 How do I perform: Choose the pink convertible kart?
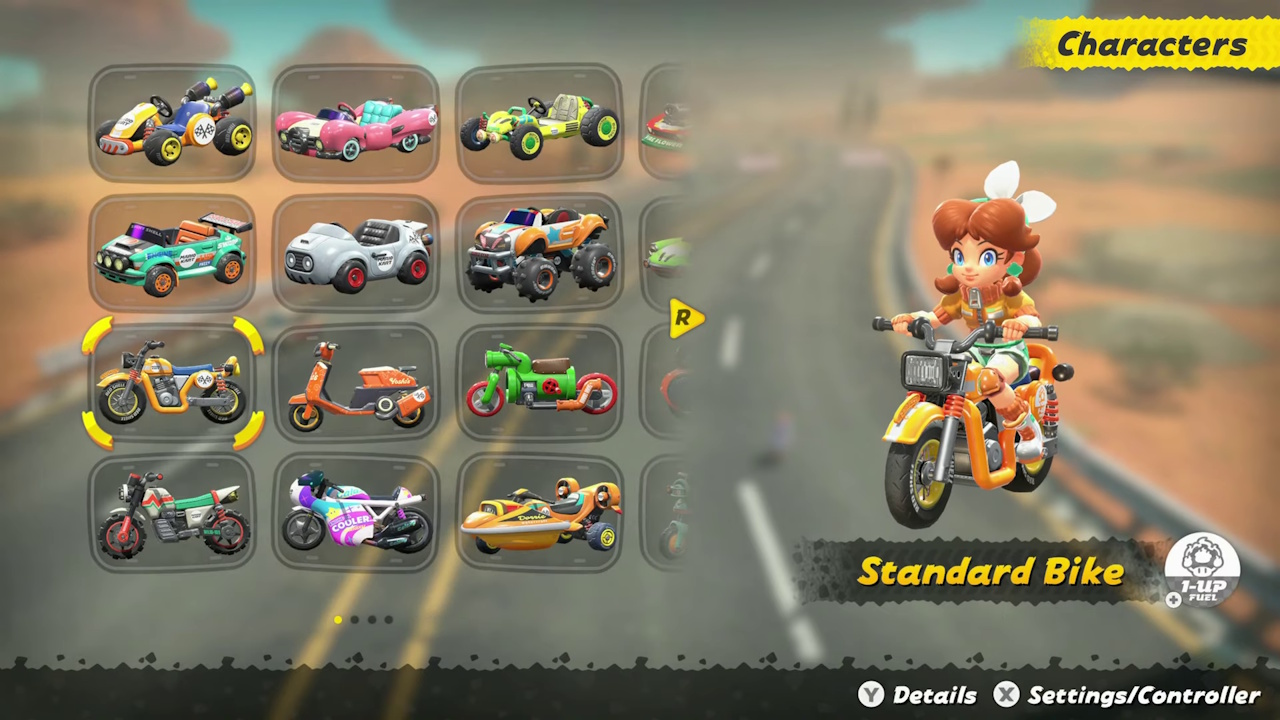(x=356, y=120)
